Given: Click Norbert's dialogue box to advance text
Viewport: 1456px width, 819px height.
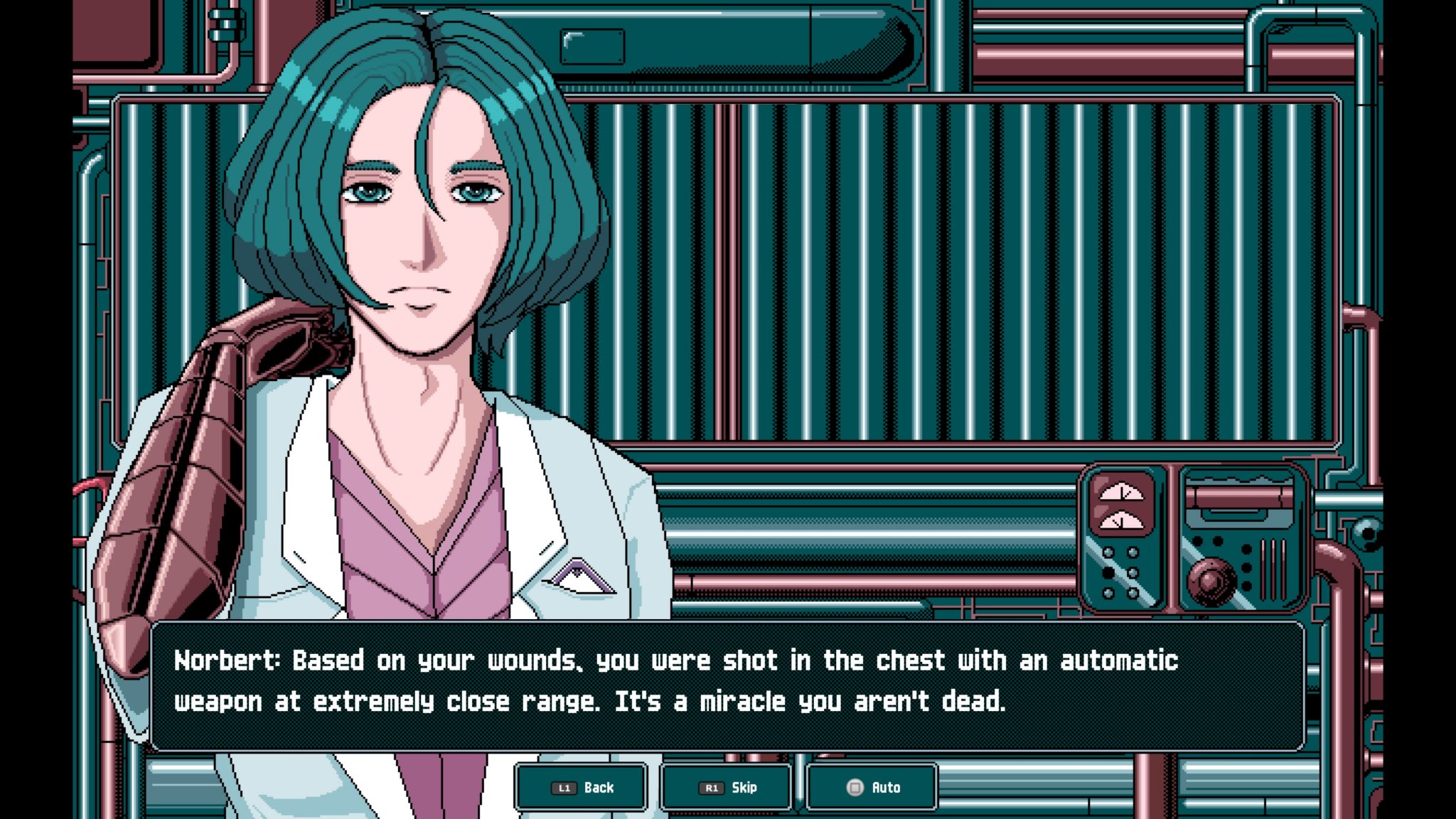Looking at the screenshot, I should tap(725, 682).
